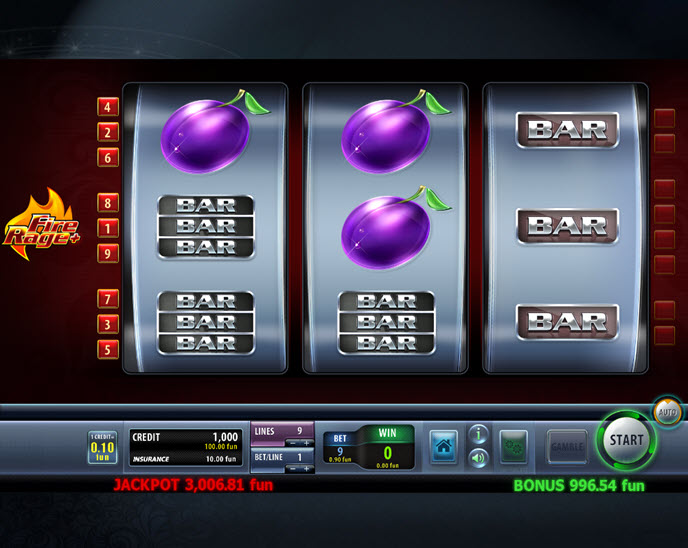The image size is (688, 548).
Task: Increase the number of LINES
Action: (x=306, y=441)
